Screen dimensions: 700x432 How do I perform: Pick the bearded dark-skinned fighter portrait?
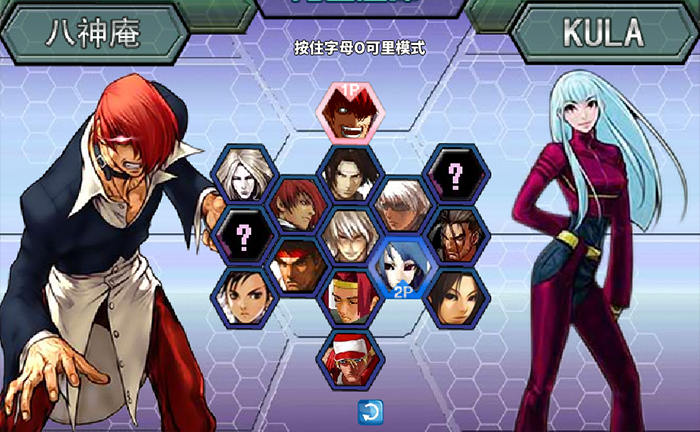pyautogui.click(x=457, y=236)
